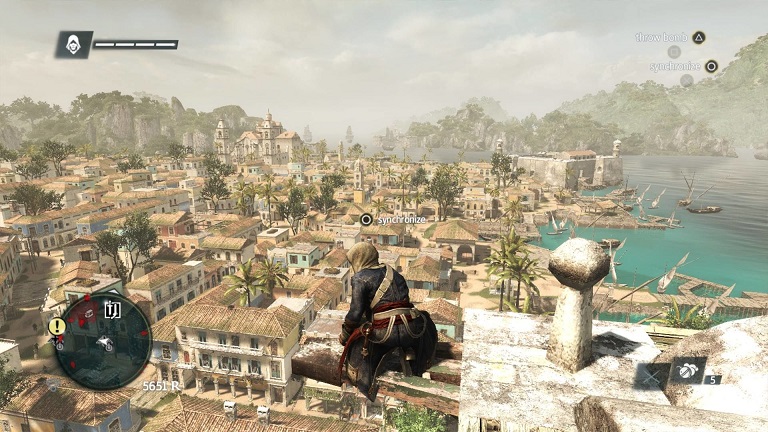Click the circular minimap
The height and width of the screenshot is (432, 768).
pos(103,340)
